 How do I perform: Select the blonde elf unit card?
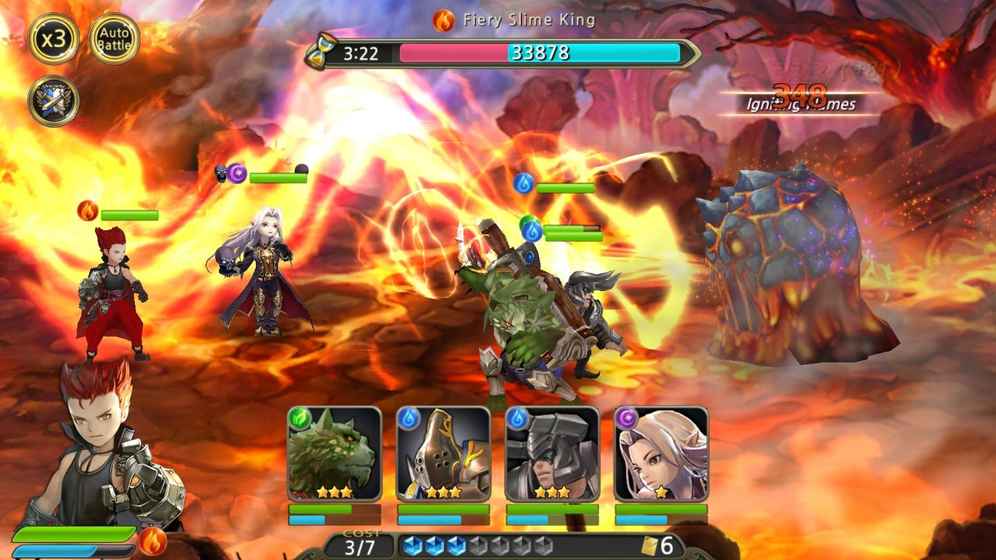pos(660,455)
